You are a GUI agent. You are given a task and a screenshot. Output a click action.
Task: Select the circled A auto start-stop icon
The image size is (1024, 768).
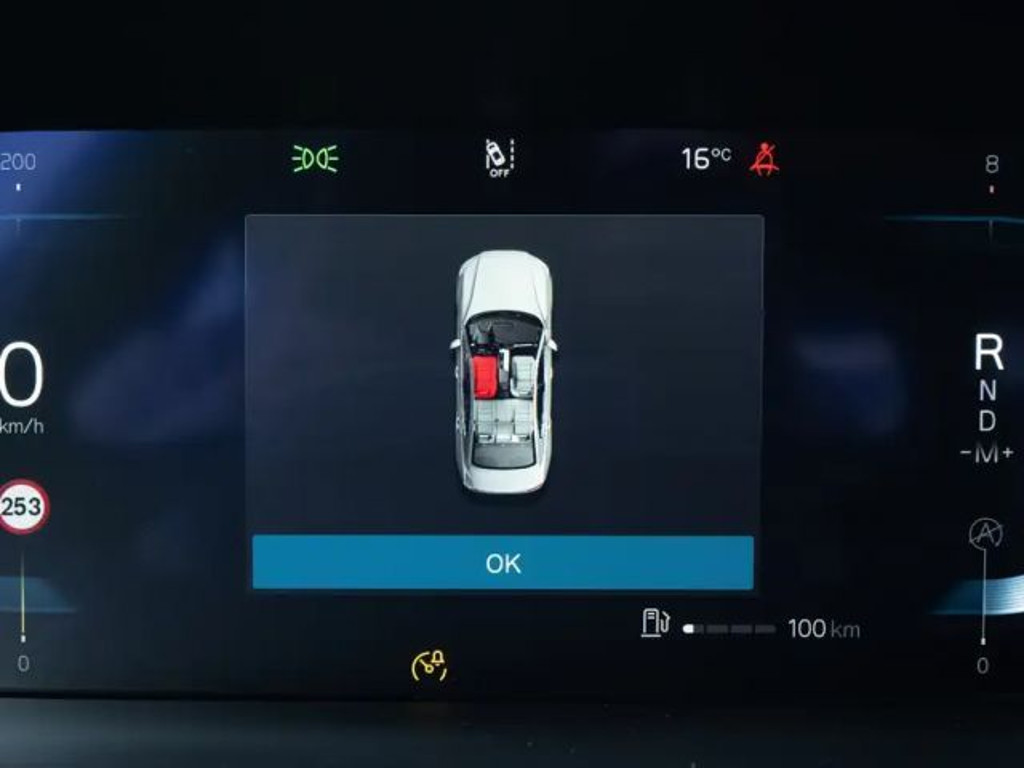(x=985, y=534)
